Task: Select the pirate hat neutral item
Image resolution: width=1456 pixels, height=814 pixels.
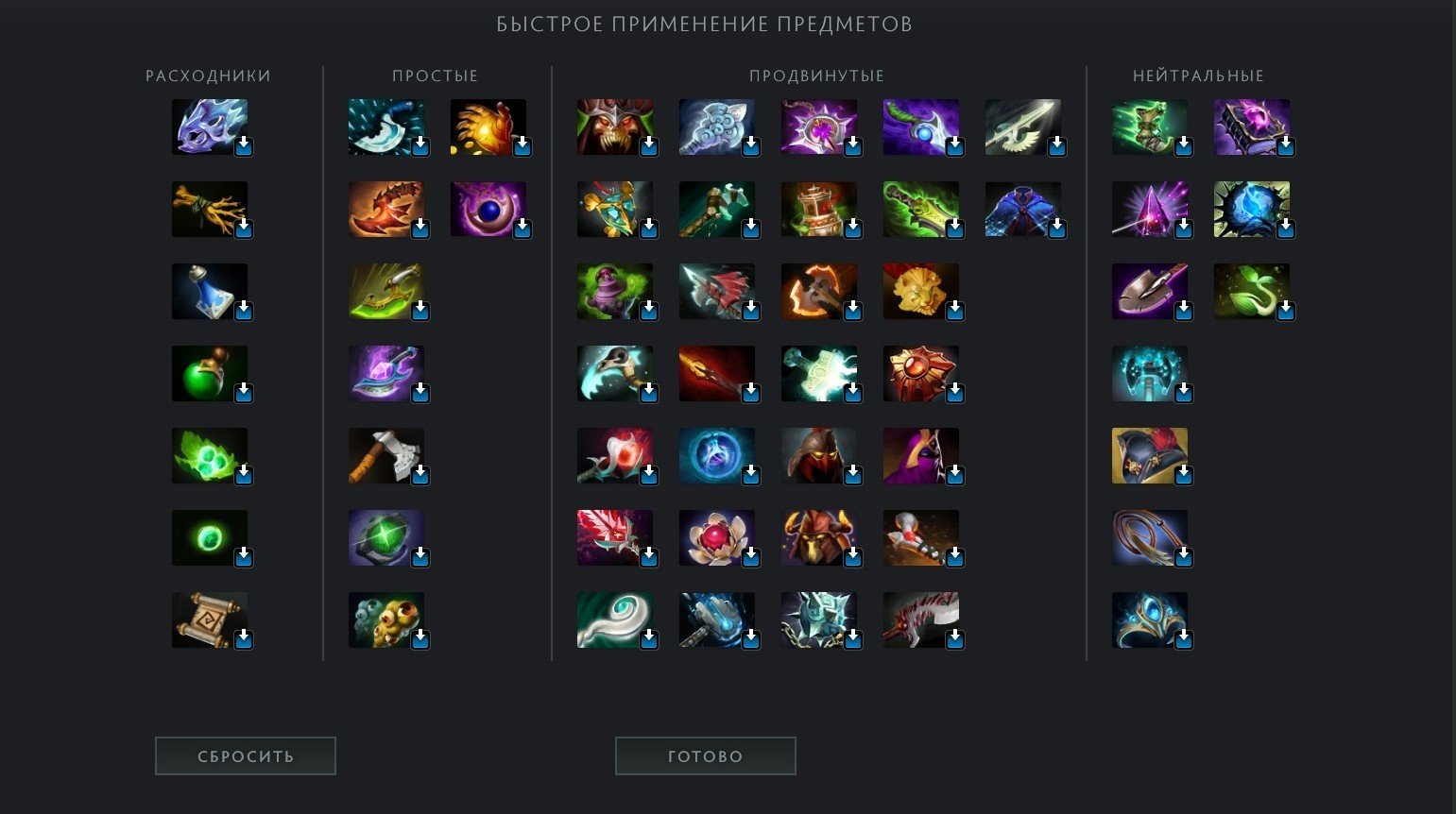Action: [1149, 456]
